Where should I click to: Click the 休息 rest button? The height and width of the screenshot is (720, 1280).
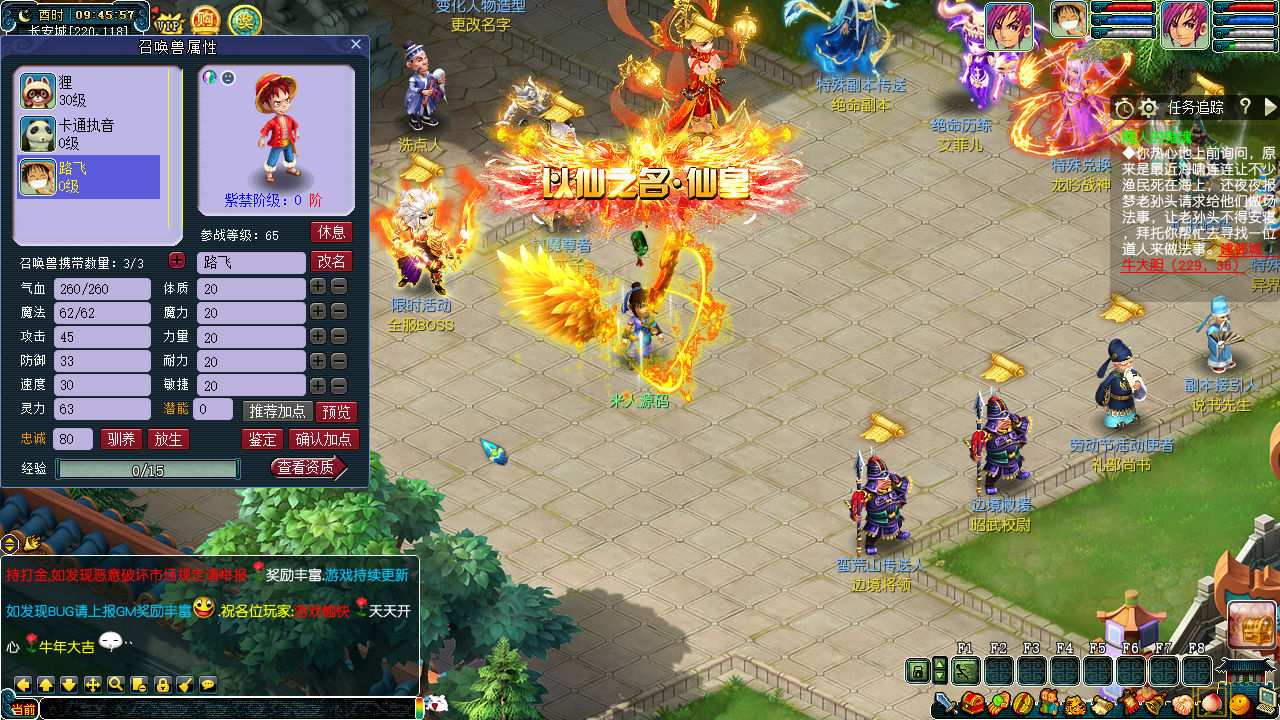331,232
